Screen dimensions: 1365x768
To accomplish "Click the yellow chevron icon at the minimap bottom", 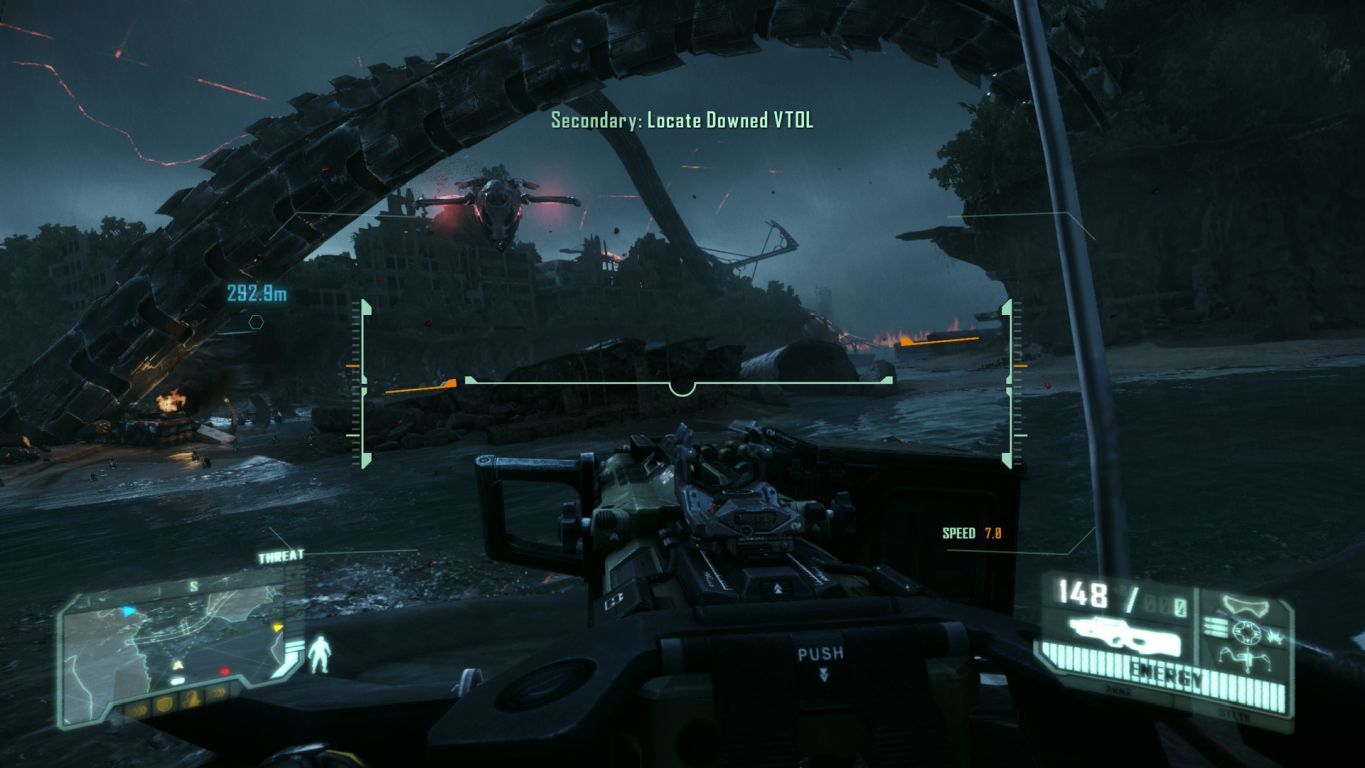I will pyautogui.click(x=177, y=663).
